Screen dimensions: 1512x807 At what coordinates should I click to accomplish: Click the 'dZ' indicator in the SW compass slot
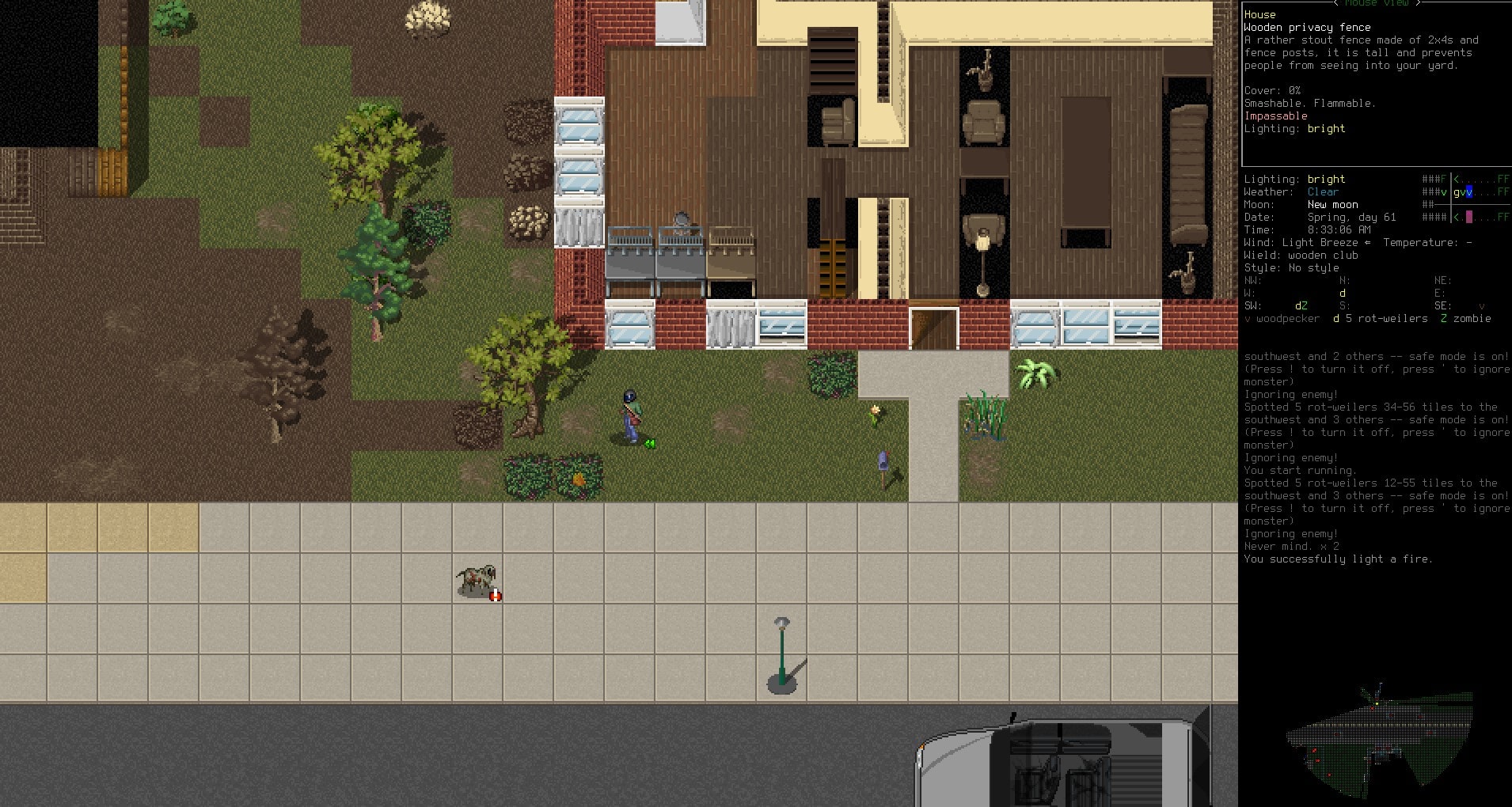[x=1301, y=305]
